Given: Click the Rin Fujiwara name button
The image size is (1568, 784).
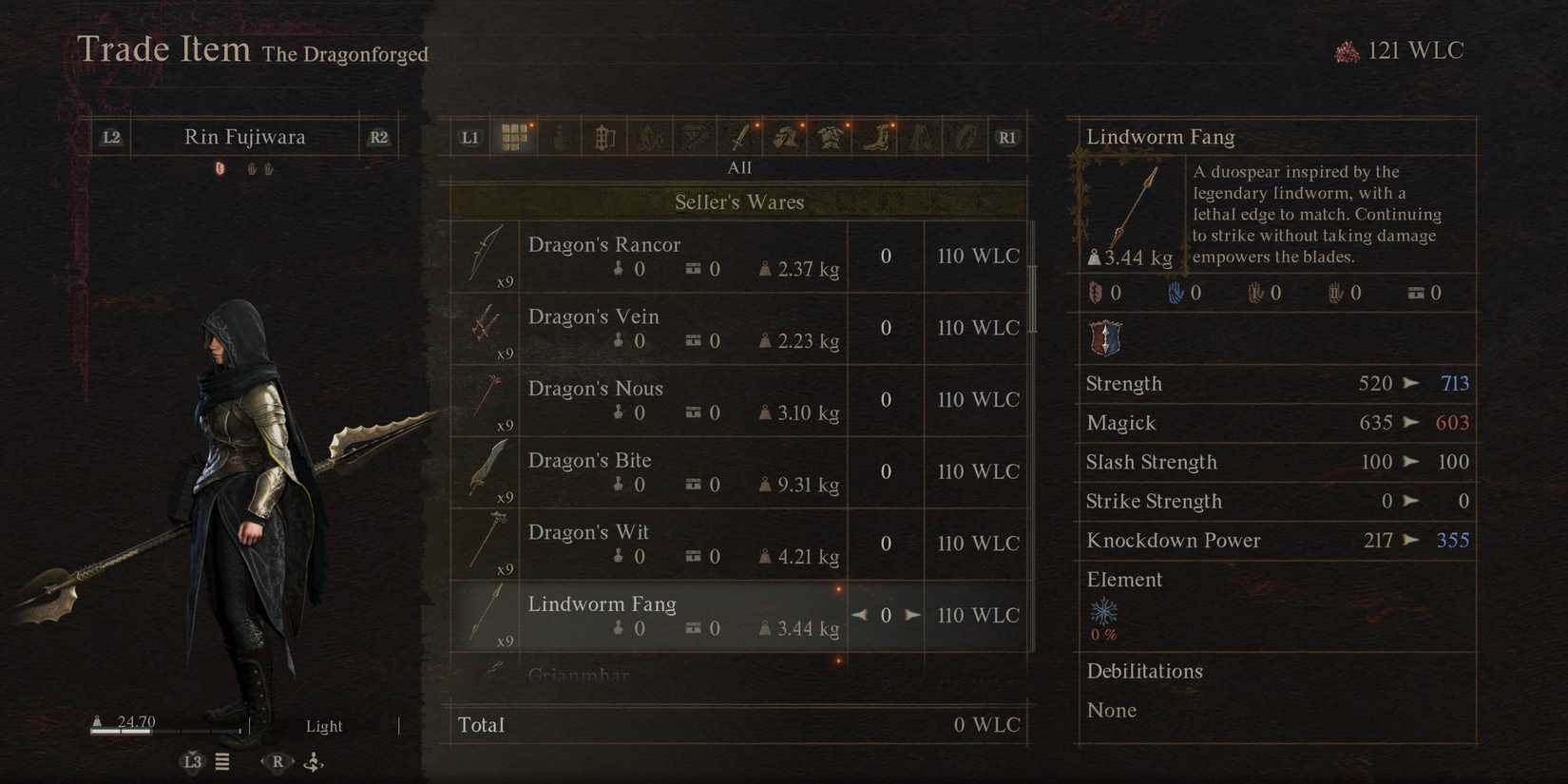Looking at the screenshot, I should pyautogui.click(x=244, y=136).
